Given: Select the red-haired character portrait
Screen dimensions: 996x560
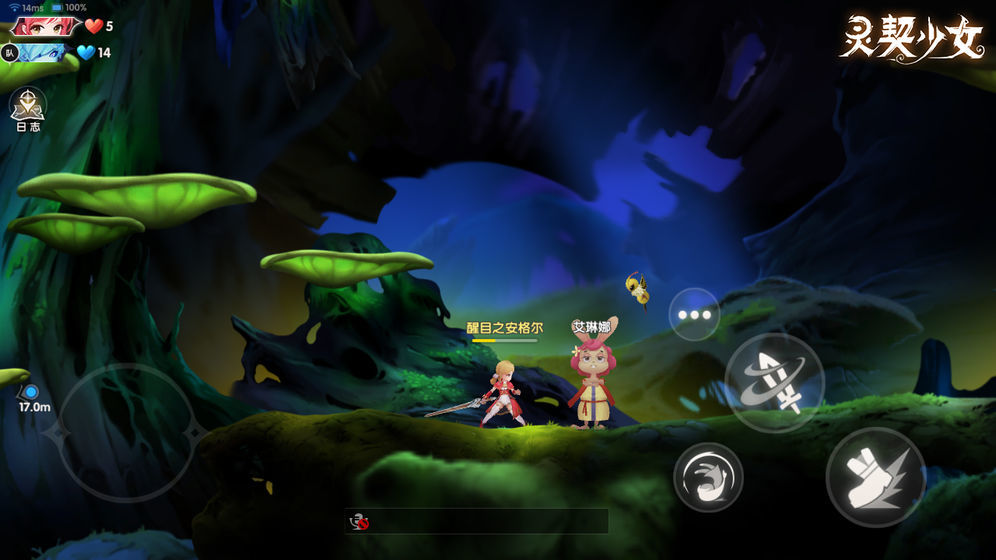Looking at the screenshot, I should click(x=46, y=26).
